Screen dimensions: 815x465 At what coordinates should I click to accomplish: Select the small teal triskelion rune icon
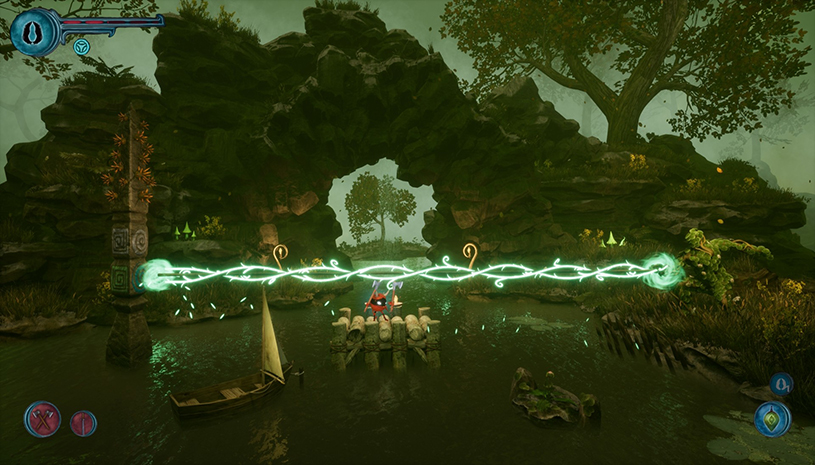click(82, 46)
